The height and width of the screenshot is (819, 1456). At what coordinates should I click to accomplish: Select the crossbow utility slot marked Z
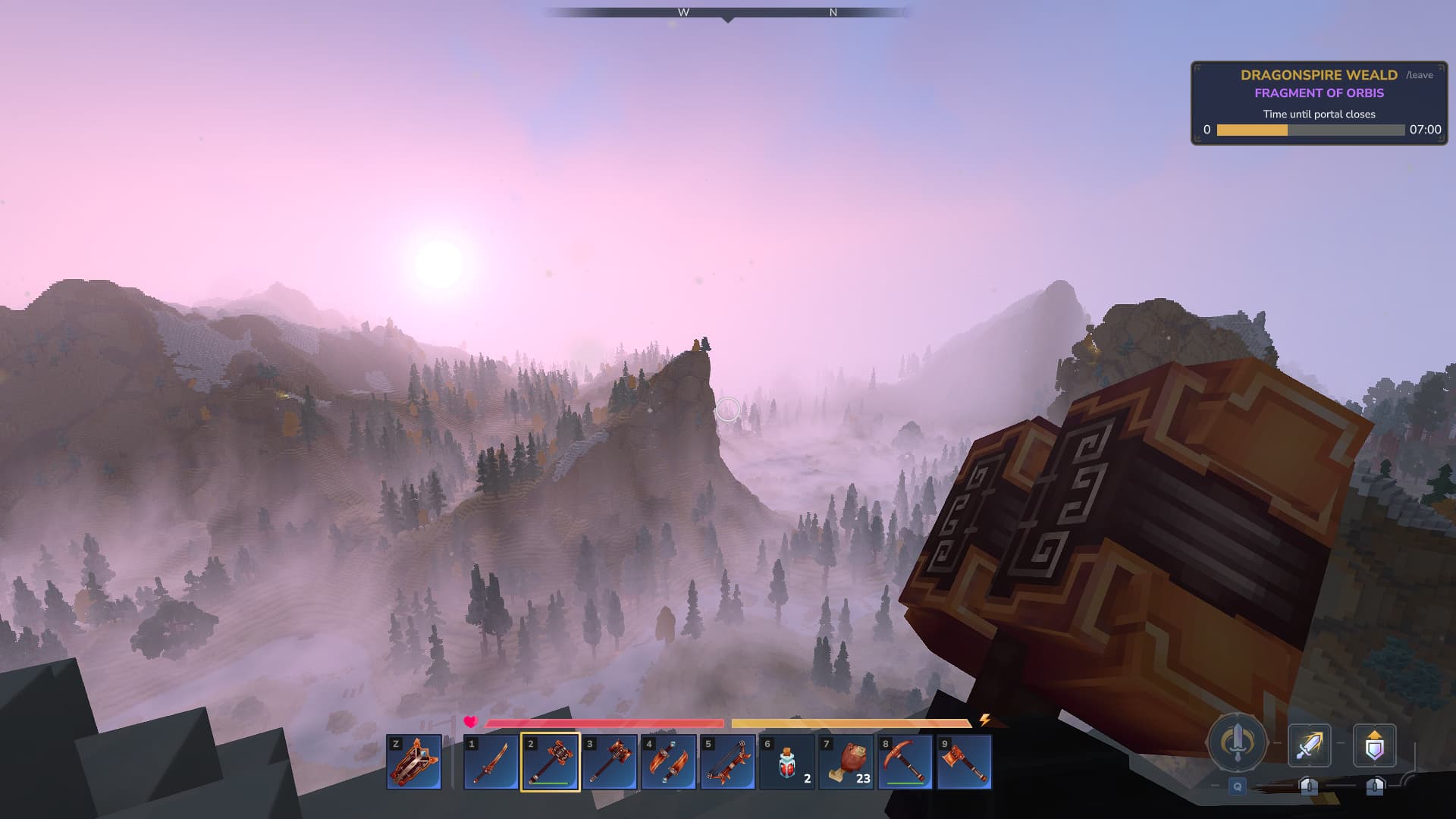414,761
